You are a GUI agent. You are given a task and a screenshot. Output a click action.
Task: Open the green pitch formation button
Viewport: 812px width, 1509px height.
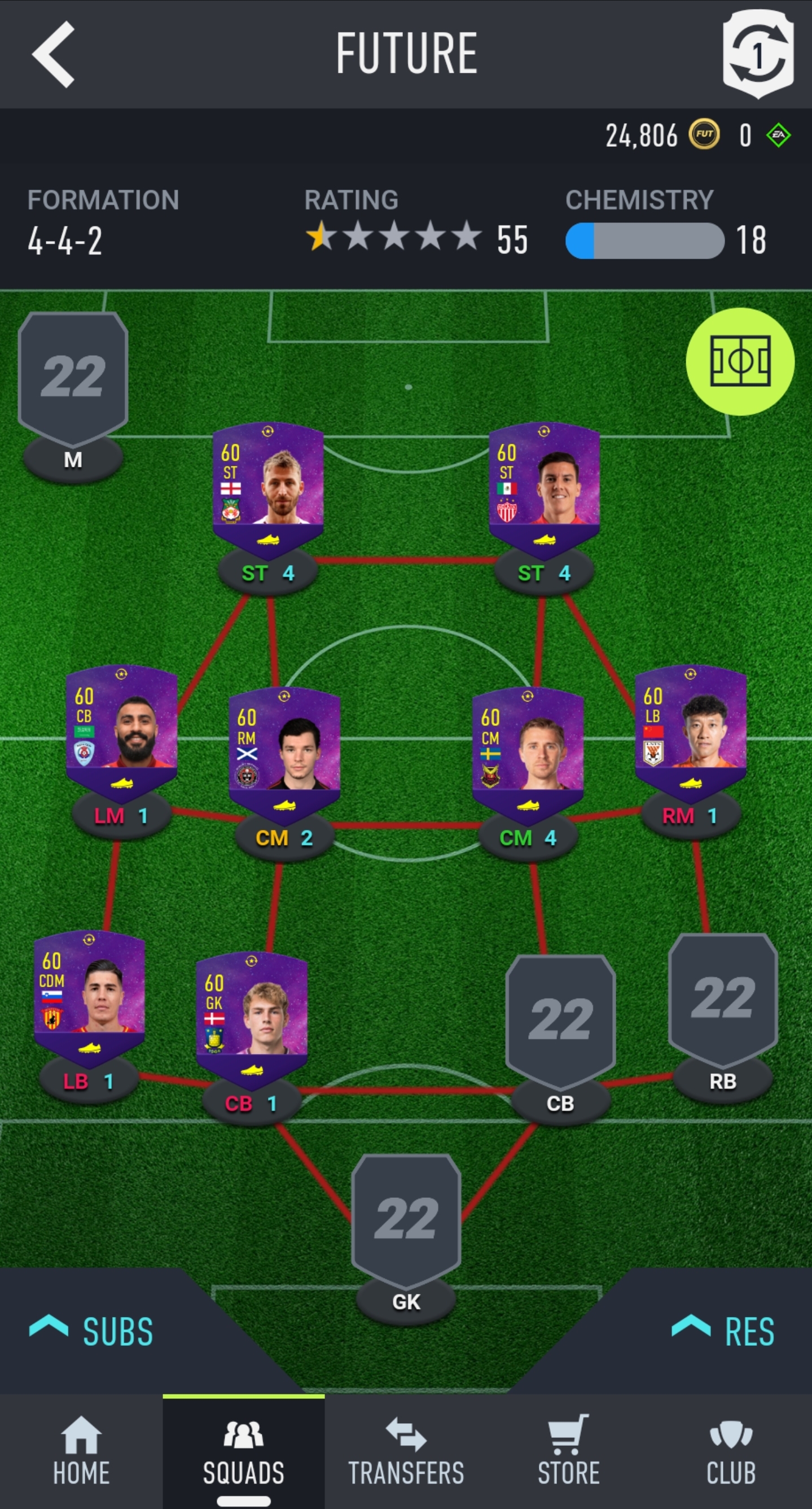click(739, 361)
